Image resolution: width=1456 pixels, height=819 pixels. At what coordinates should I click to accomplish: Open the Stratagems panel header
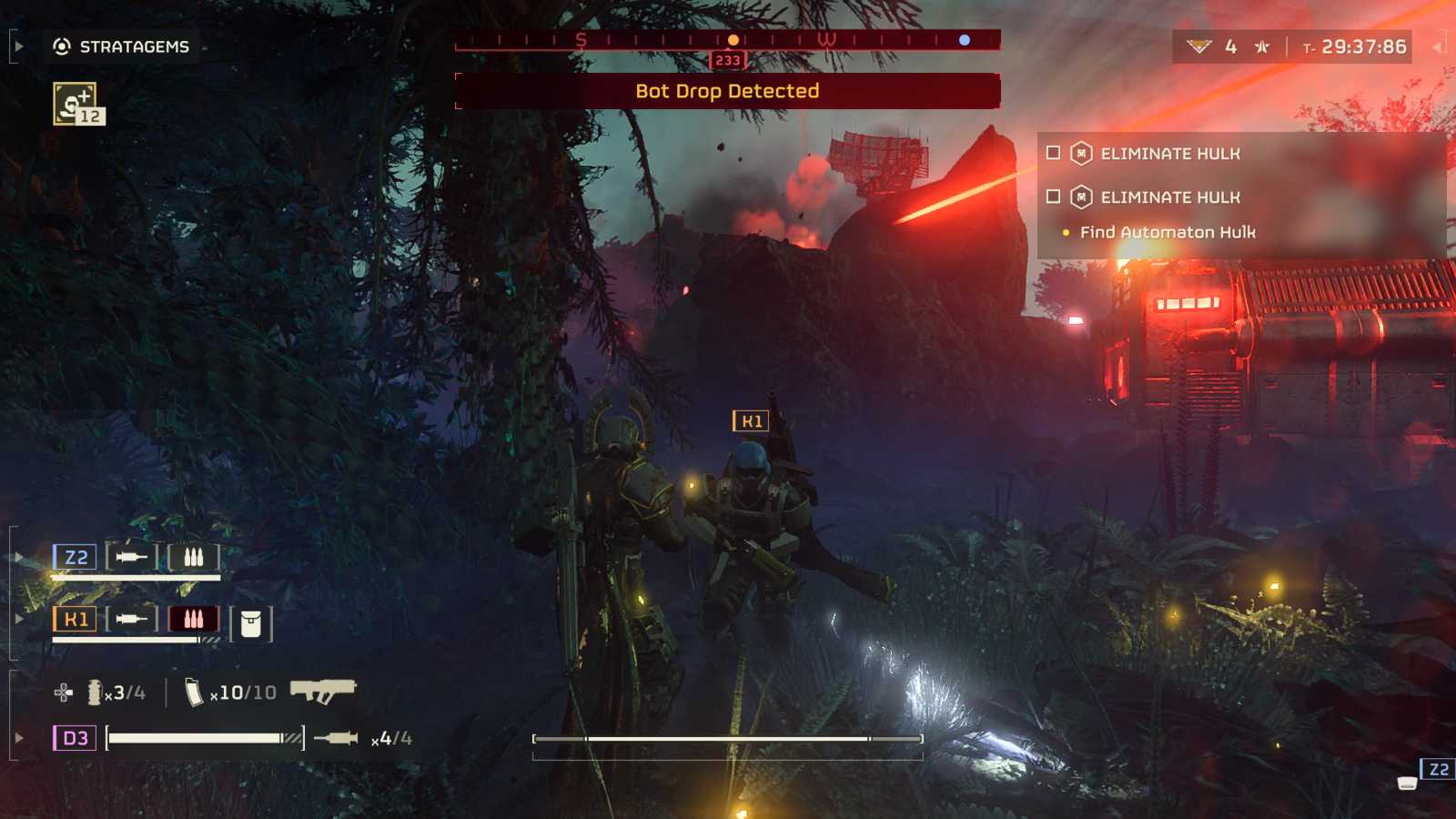pyautogui.click(x=122, y=46)
